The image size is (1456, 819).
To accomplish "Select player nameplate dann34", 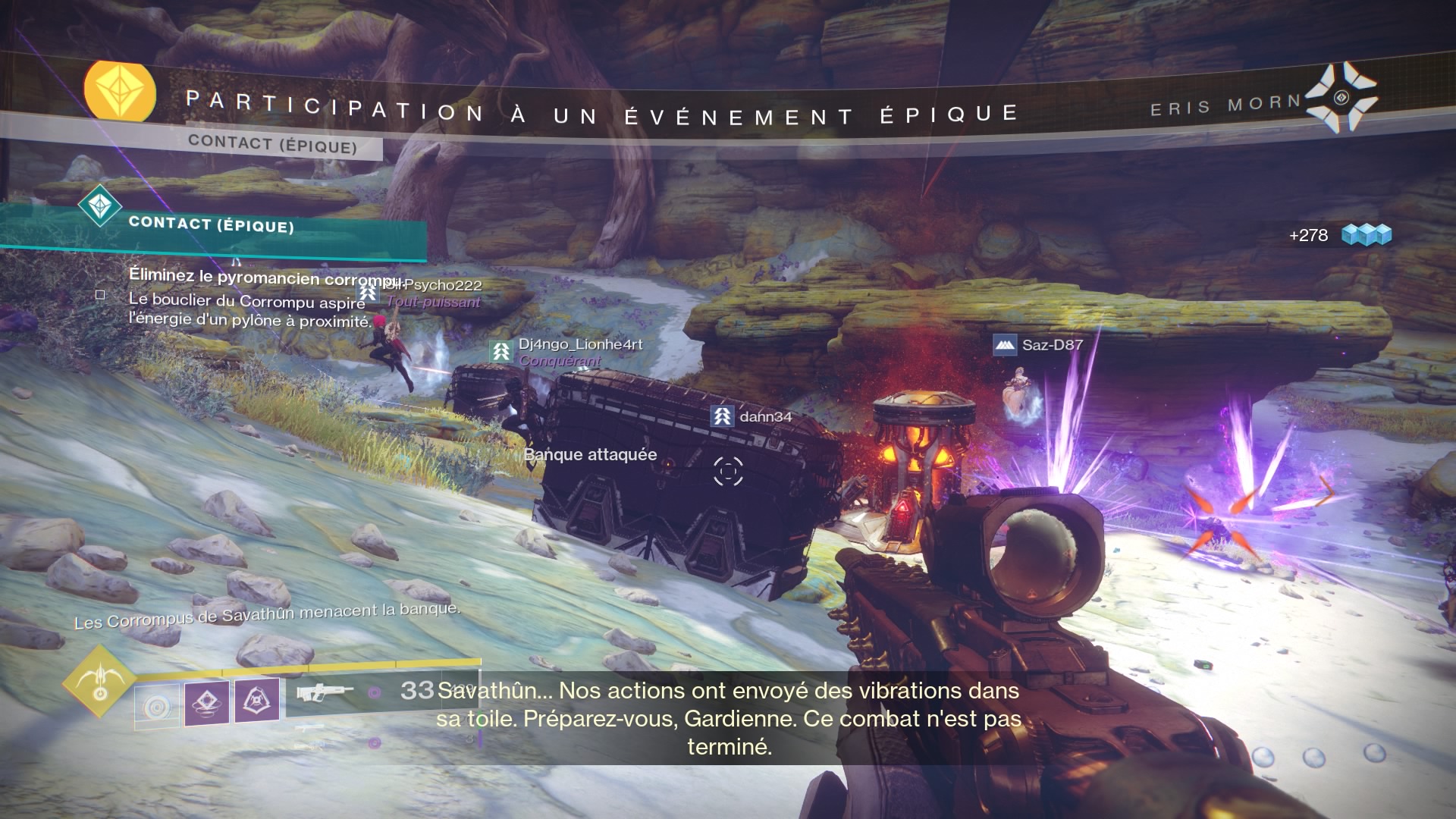I will 765,416.
